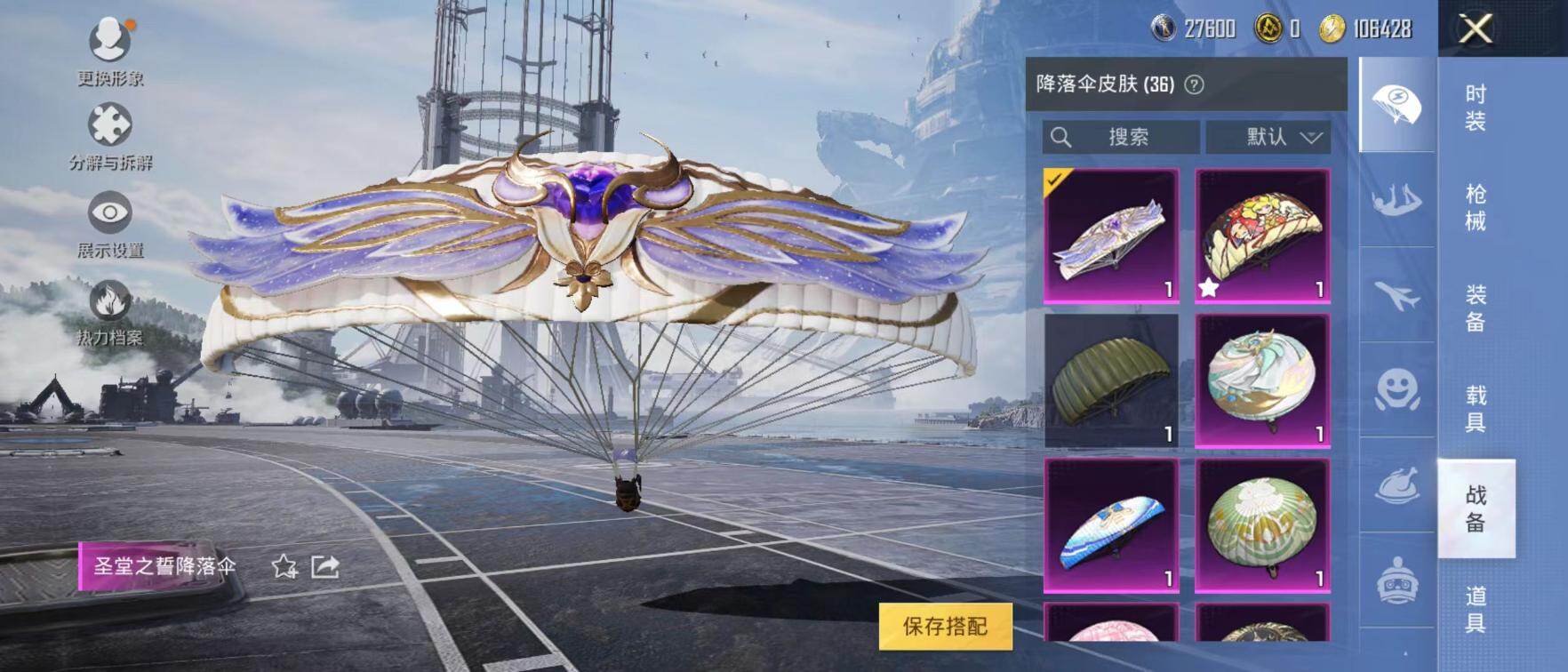This screenshot has width=1568, height=672.
Task: Open 分解与拆解 dismantle menu
Action: pyautogui.click(x=110, y=135)
